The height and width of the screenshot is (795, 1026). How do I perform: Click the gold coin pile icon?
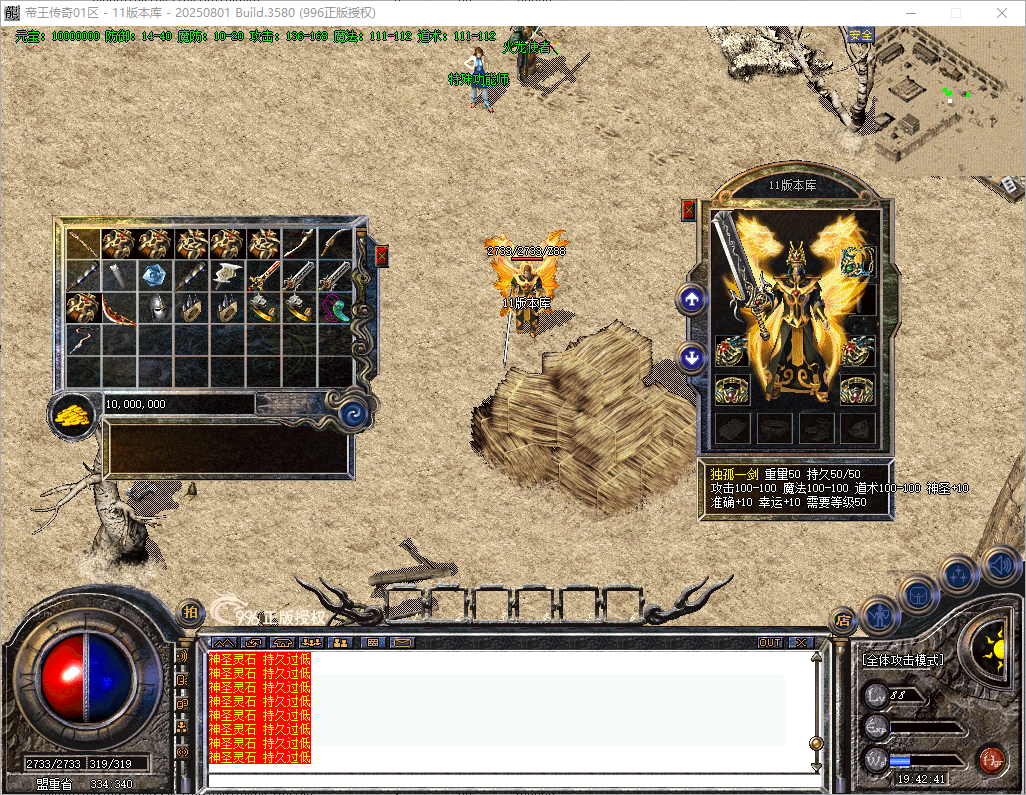(71, 414)
